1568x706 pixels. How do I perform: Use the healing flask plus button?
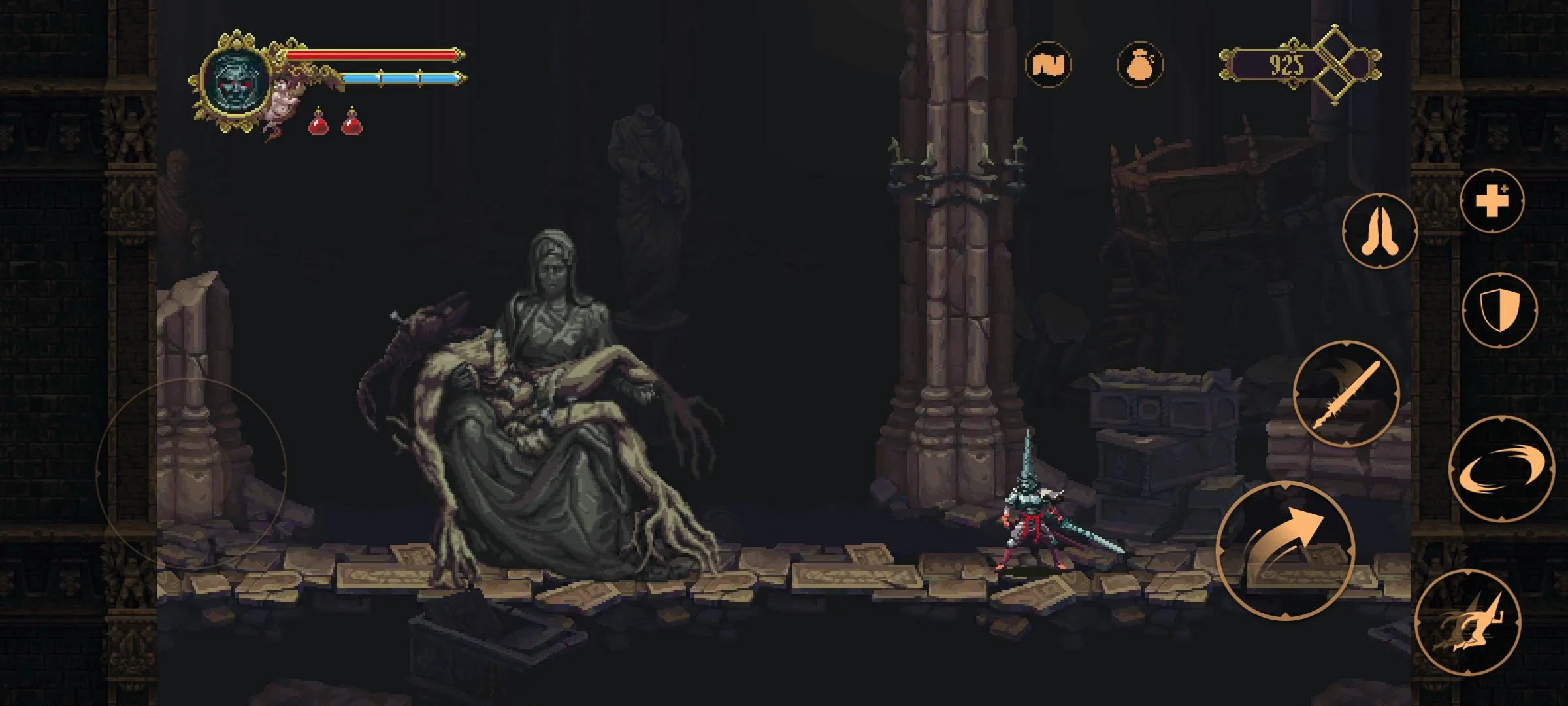[1492, 201]
